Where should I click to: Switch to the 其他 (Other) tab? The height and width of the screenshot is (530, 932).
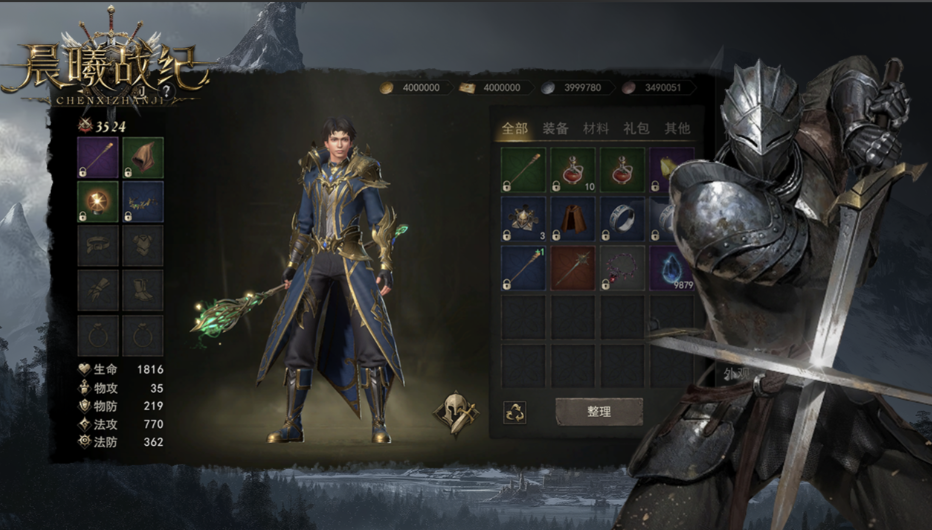pos(677,128)
